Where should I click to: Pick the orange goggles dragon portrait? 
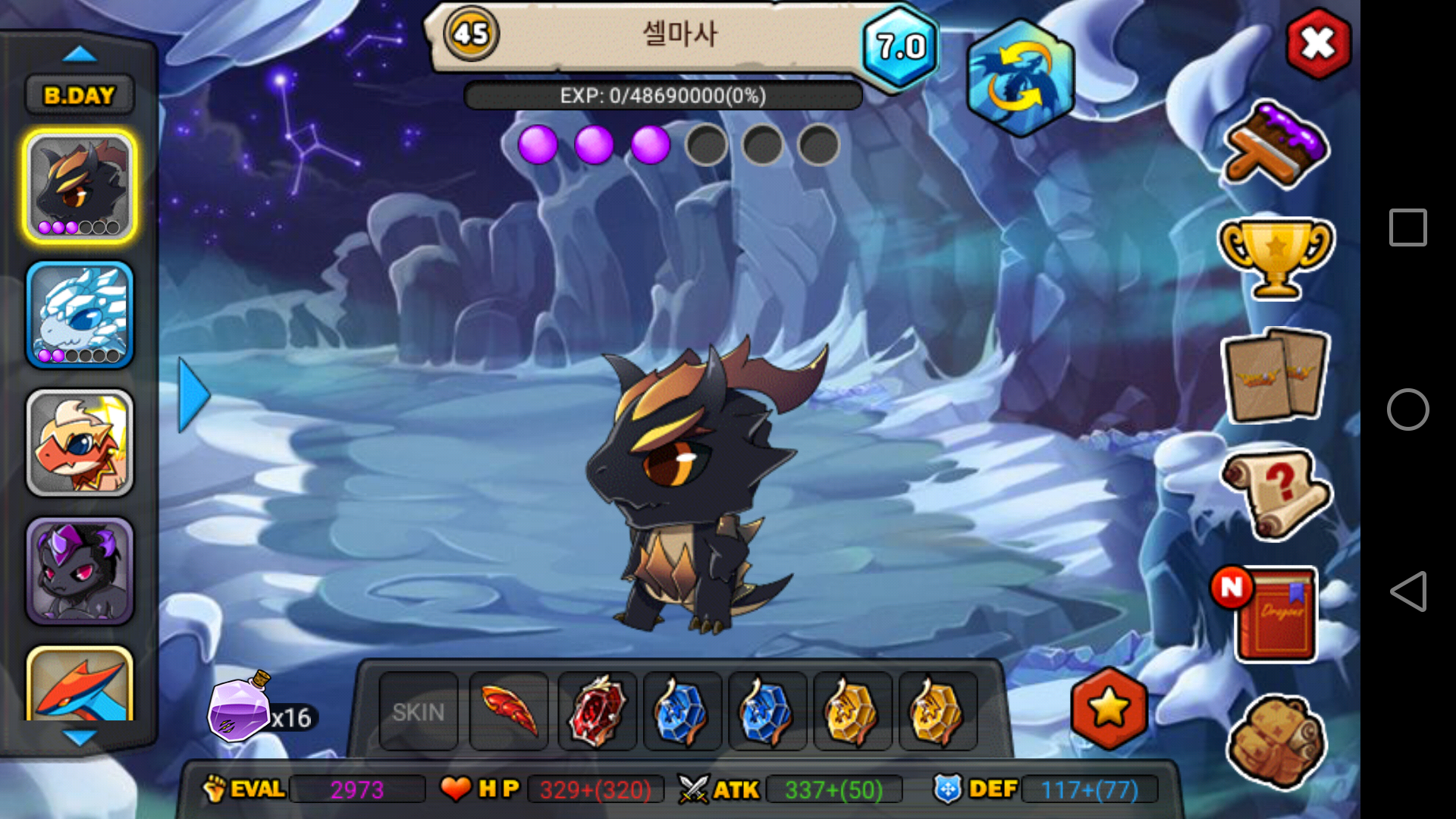(80, 443)
